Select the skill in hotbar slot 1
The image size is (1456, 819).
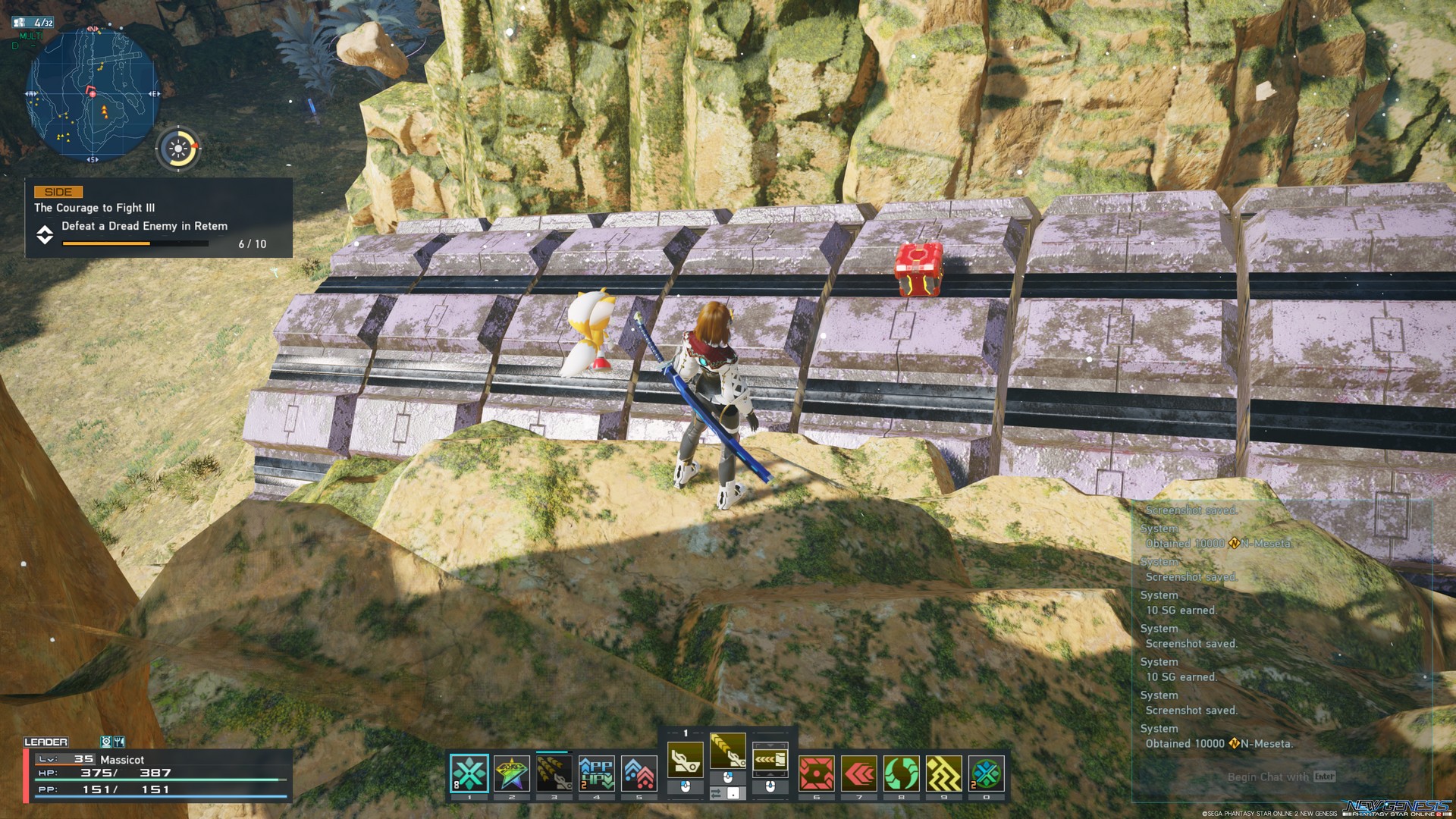click(x=469, y=774)
